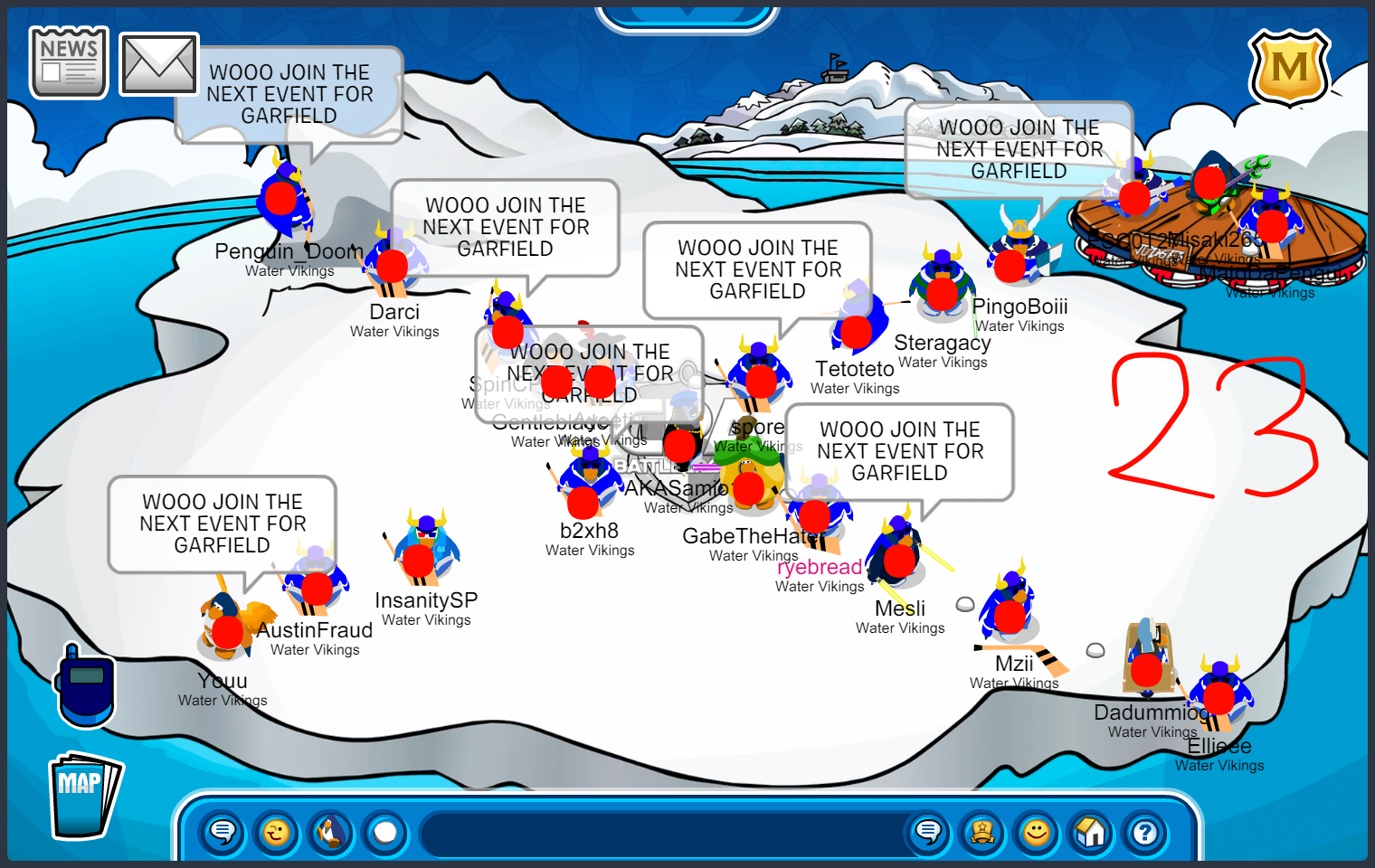Click the chat text input bar

point(660,832)
